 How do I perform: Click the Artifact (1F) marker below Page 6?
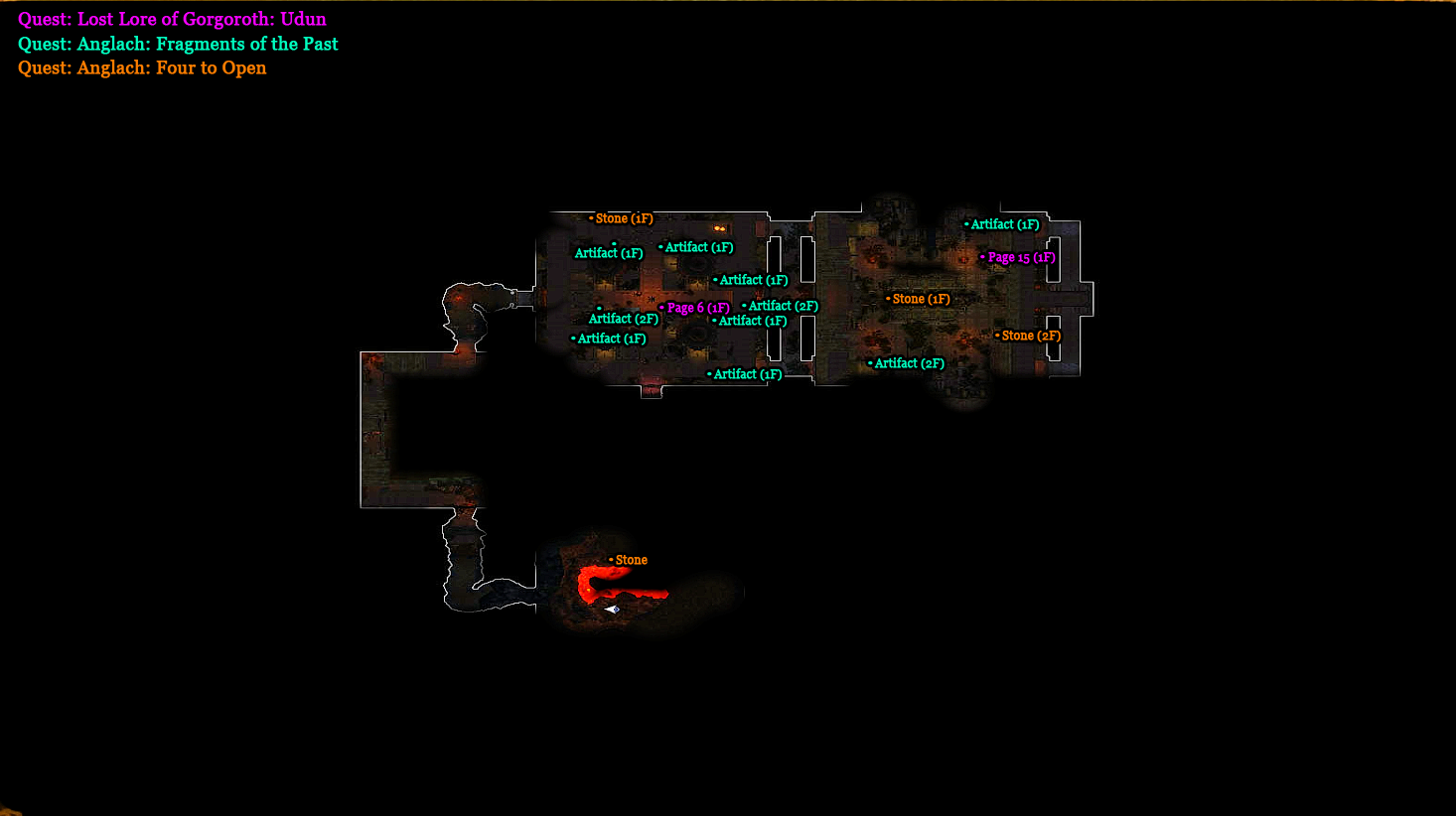coord(751,320)
